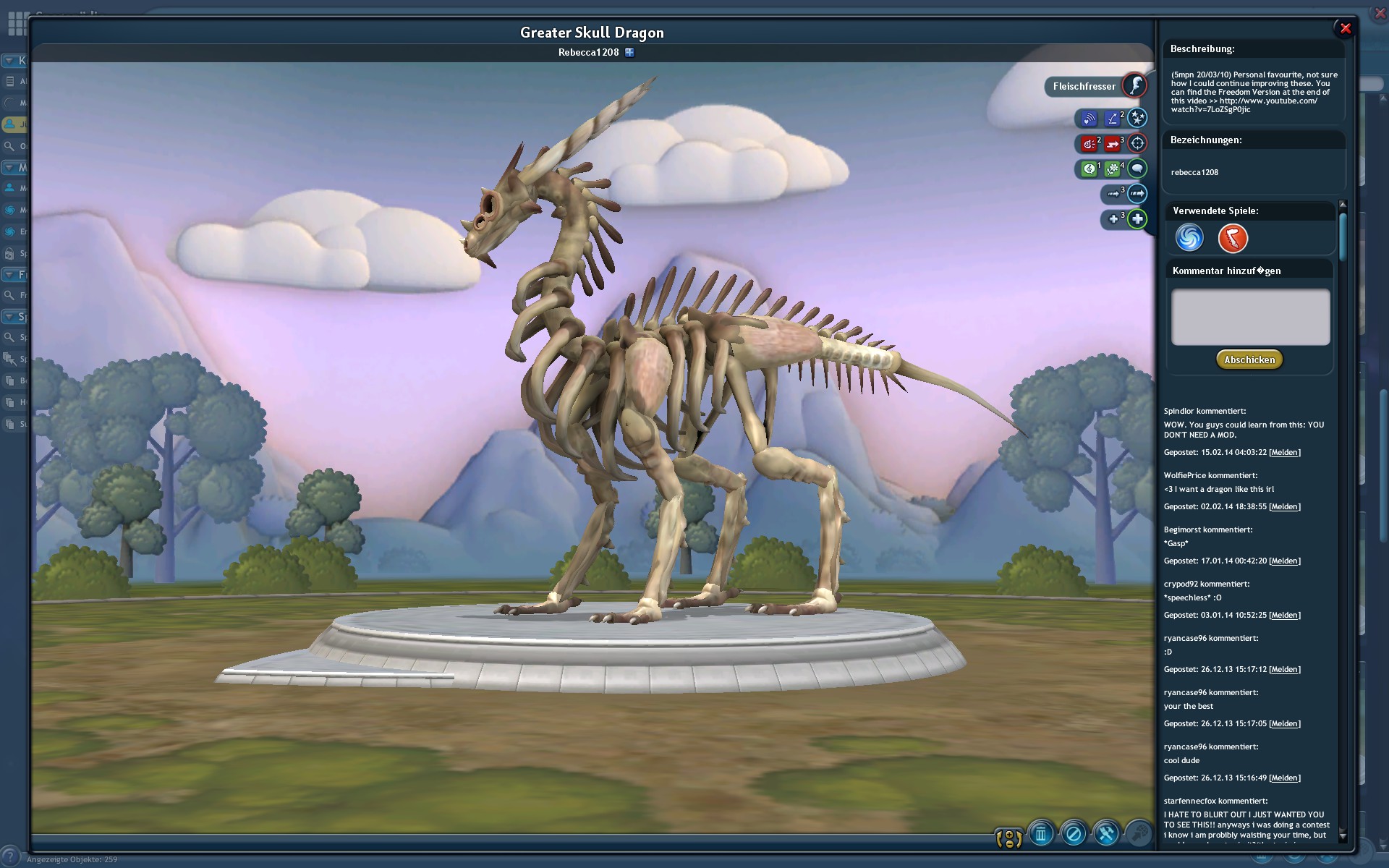Click the trash can delete icon
This screenshot has width=1389, height=868.
1041,833
